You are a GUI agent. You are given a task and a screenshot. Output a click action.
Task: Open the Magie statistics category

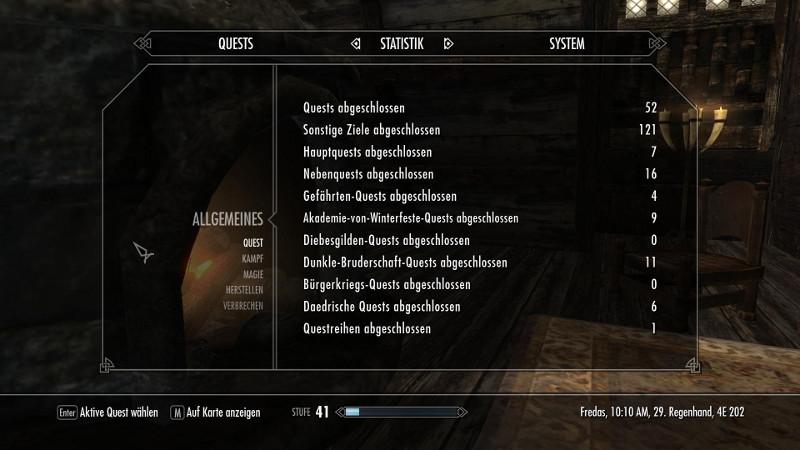[x=252, y=274]
